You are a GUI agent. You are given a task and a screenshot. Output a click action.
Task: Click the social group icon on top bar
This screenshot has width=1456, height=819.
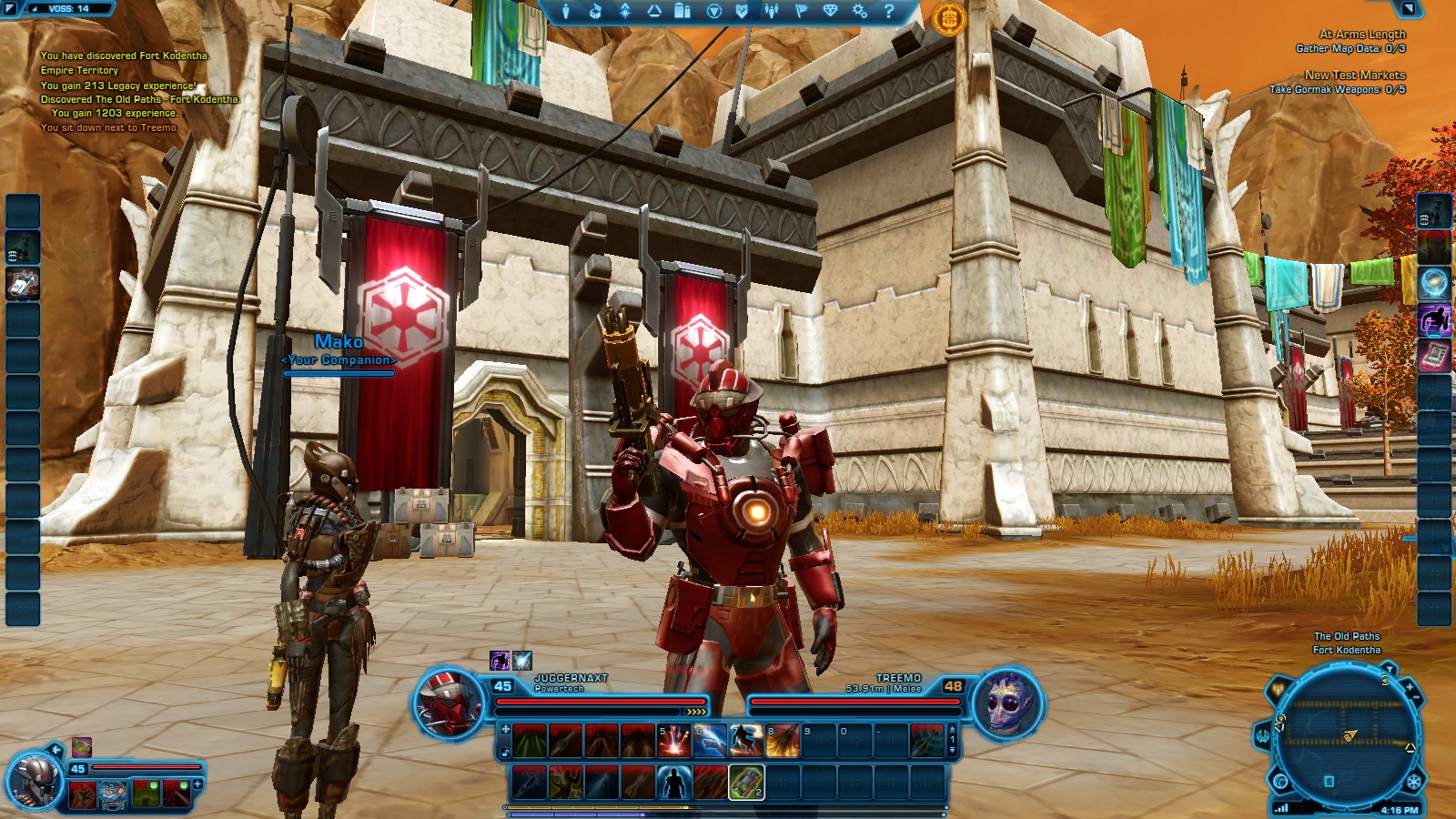point(772,12)
